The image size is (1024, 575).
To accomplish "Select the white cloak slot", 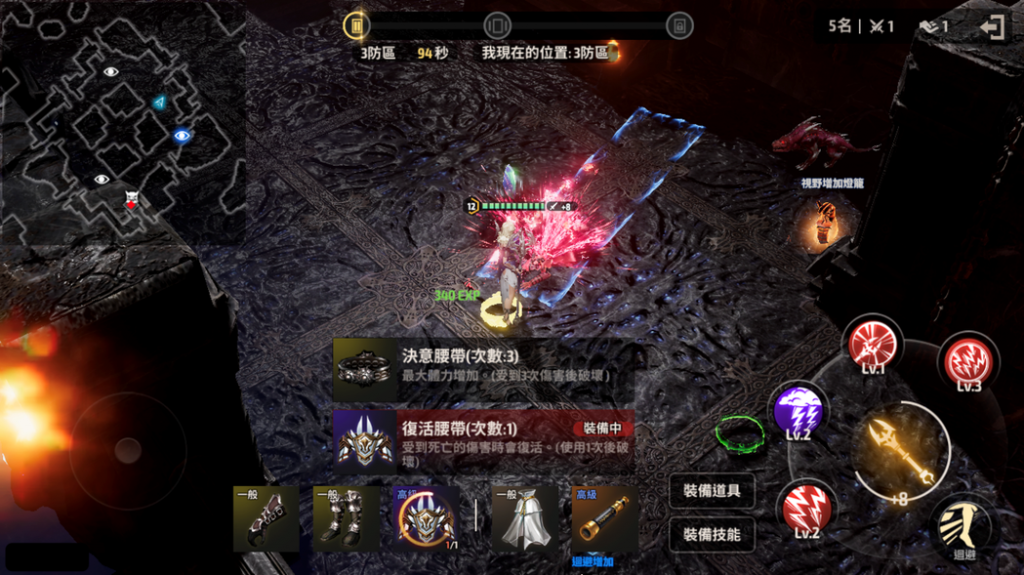I will [523, 520].
